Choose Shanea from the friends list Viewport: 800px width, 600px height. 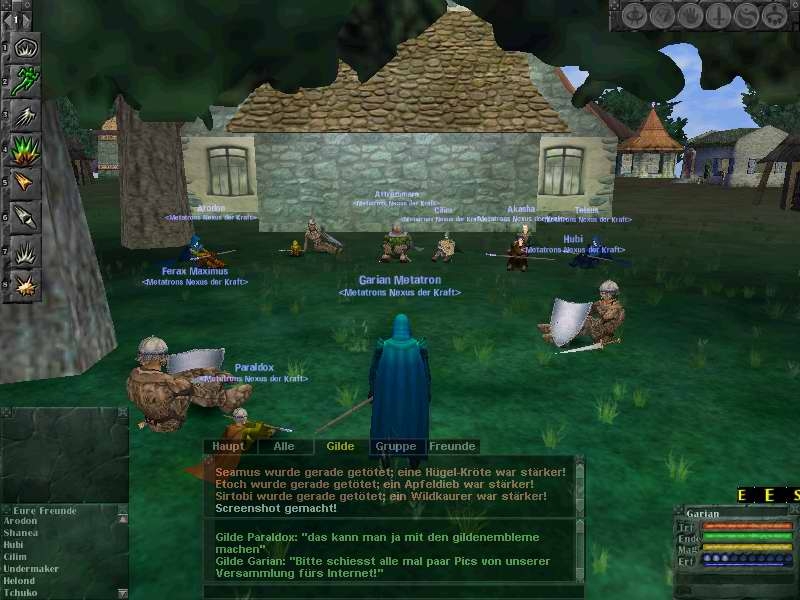pyautogui.click(x=21, y=533)
